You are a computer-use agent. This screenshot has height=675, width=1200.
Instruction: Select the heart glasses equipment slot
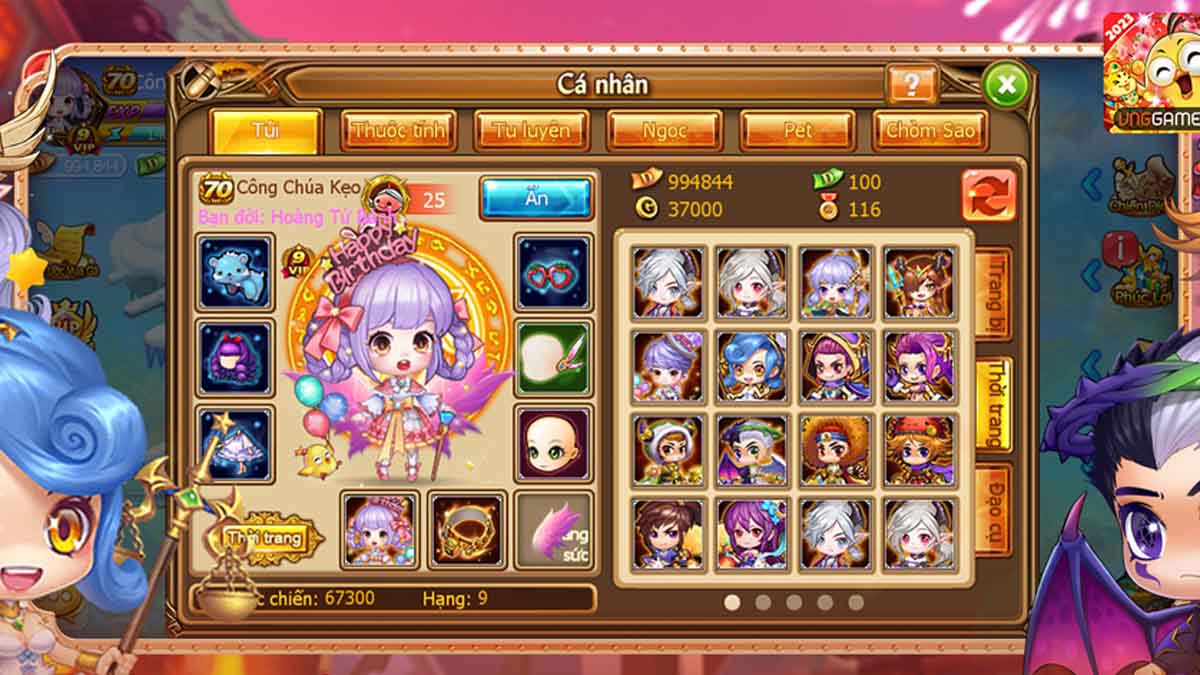pos(553,272)
